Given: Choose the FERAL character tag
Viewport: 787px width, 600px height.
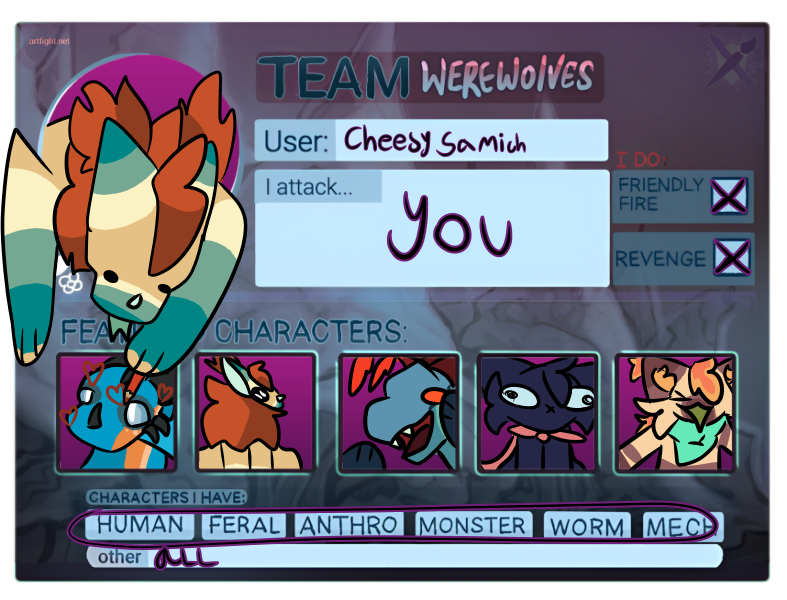Looking at the screenshot, I should (244, 525).
